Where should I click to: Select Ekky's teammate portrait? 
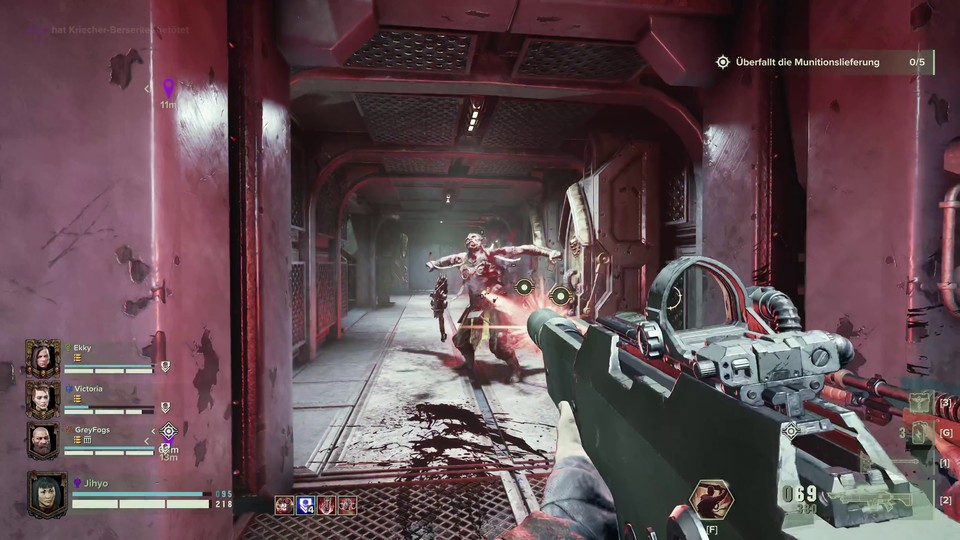click(43, 359)
